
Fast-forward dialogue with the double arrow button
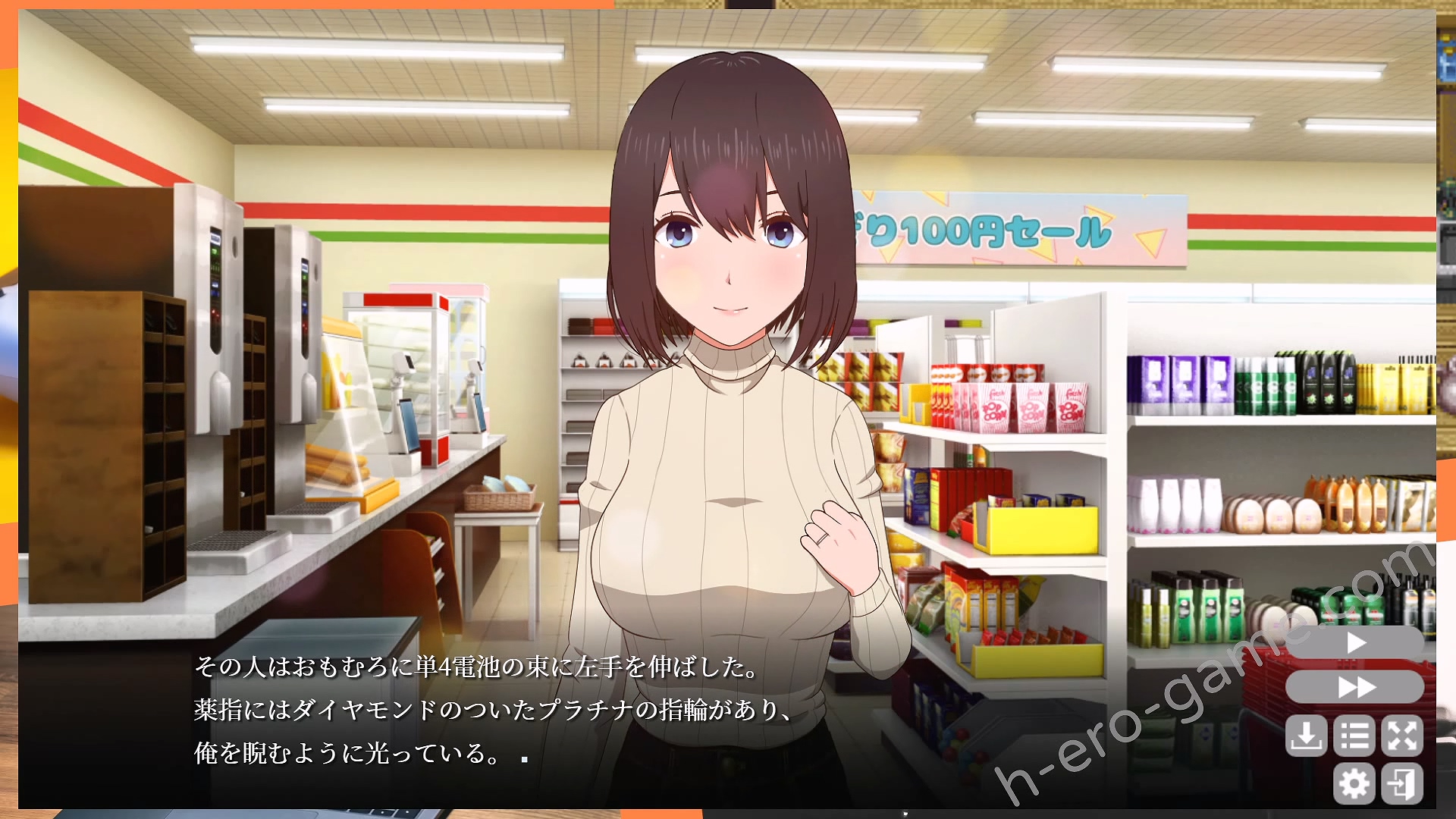(x=1355, y=687)
